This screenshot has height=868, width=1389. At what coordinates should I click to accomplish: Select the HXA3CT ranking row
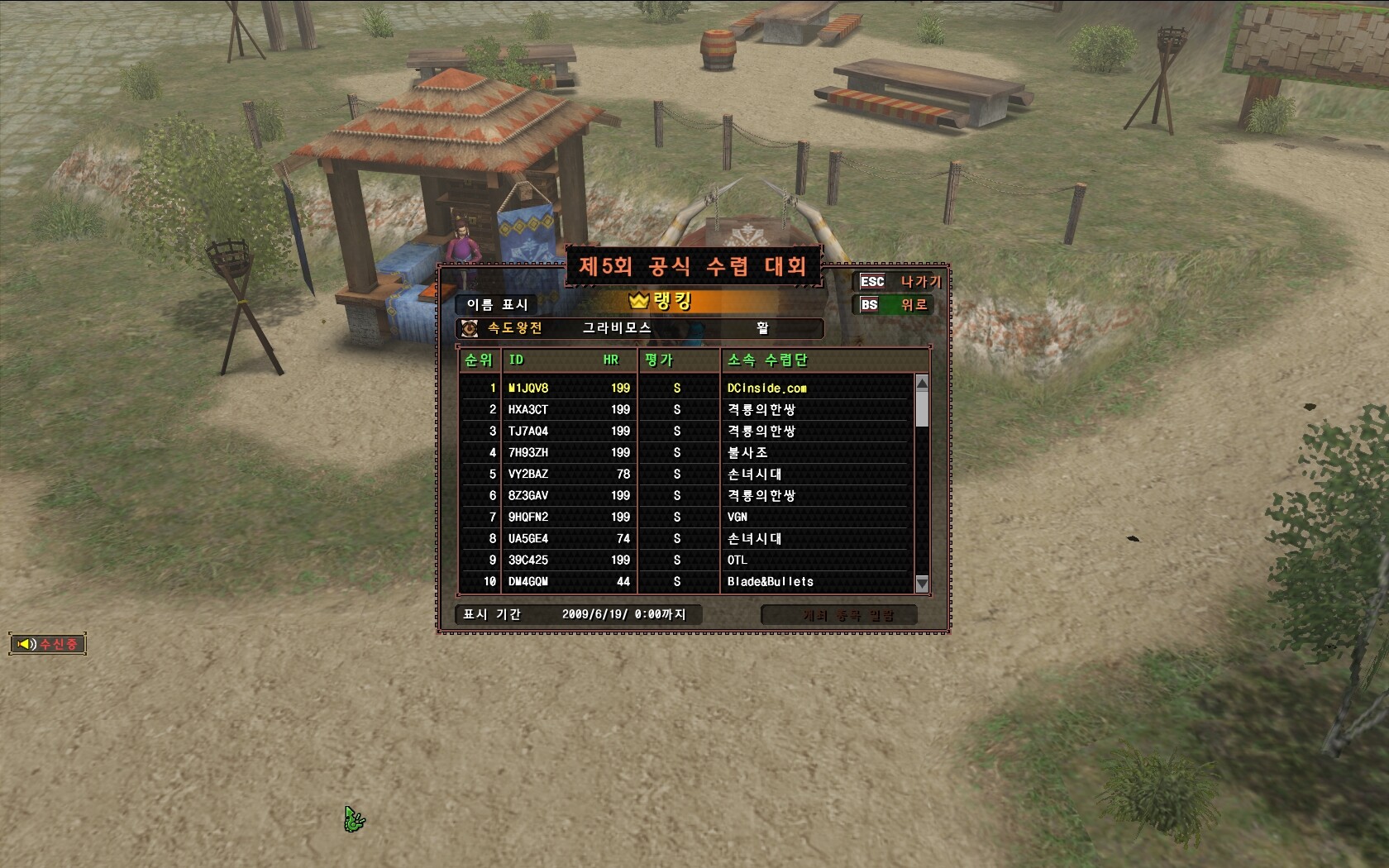tap(686, 409)
